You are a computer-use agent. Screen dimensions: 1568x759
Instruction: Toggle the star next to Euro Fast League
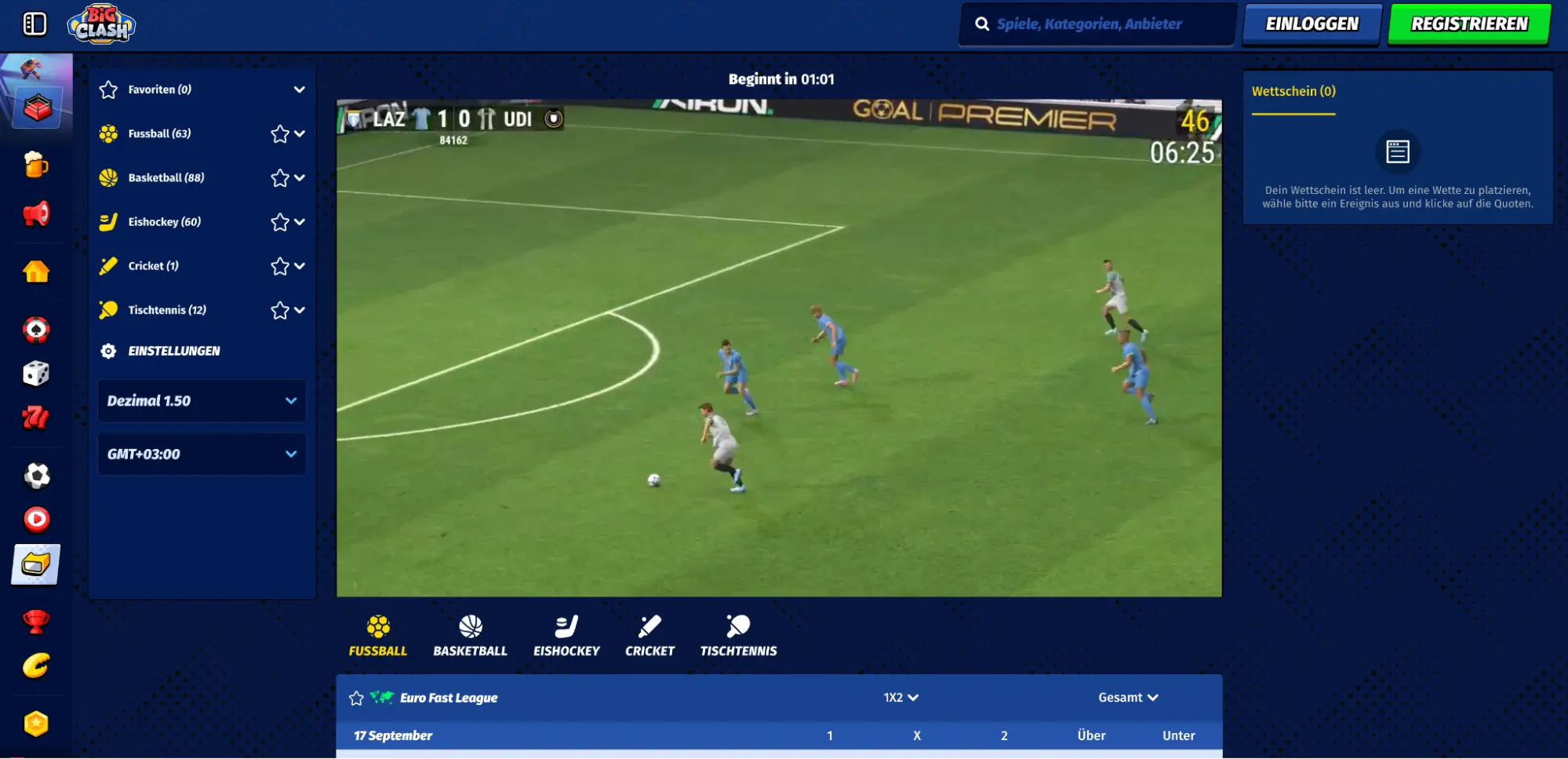click(357, 697)
